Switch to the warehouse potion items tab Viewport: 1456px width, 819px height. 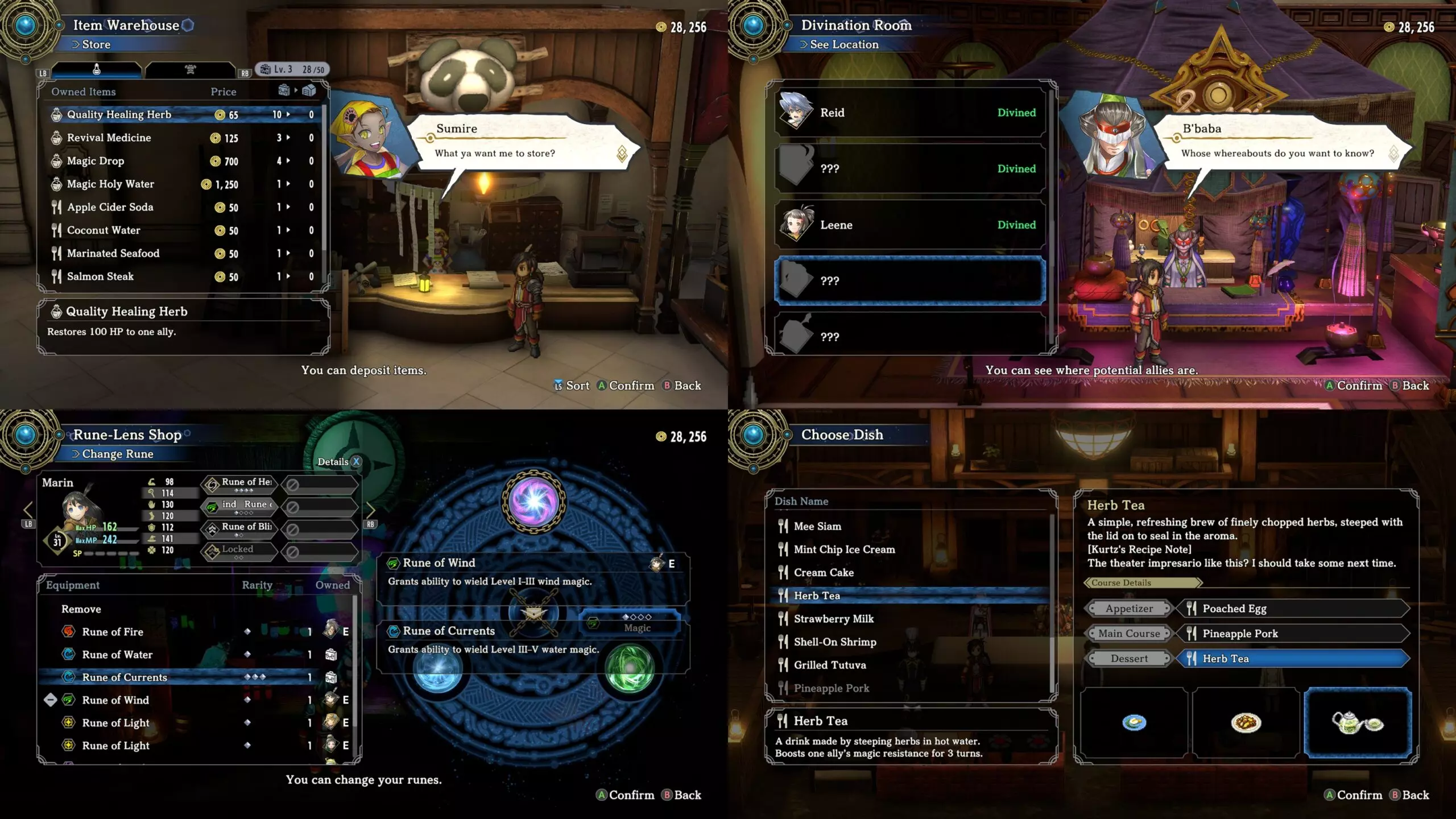(x=97, y=69)
